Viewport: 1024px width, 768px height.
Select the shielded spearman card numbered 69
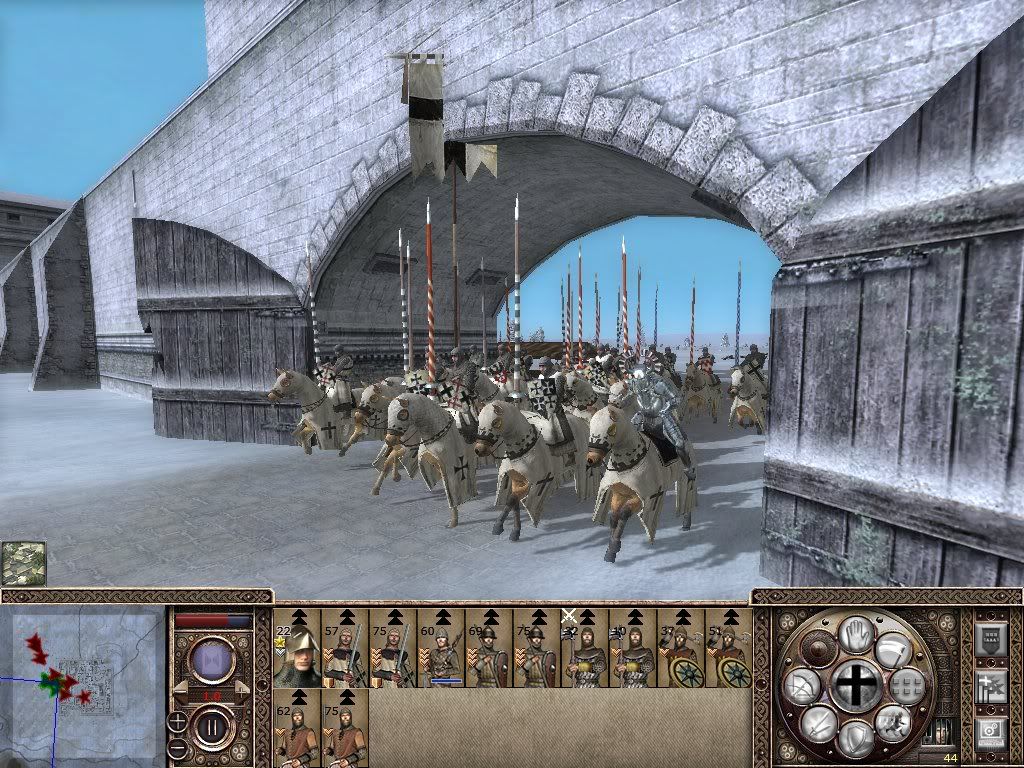point(489,647)
